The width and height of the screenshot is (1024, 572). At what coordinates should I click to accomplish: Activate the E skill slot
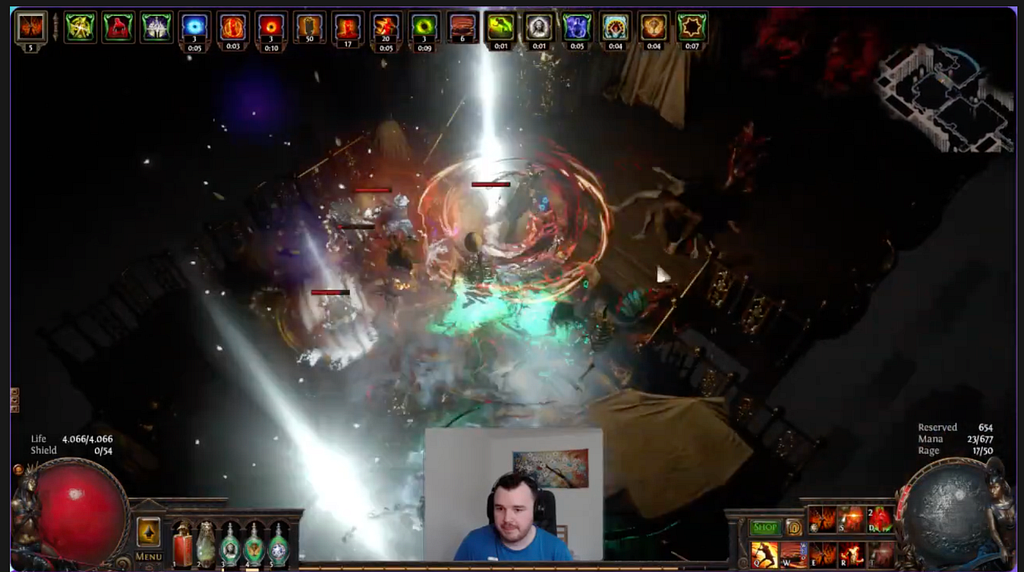point(823,554)
